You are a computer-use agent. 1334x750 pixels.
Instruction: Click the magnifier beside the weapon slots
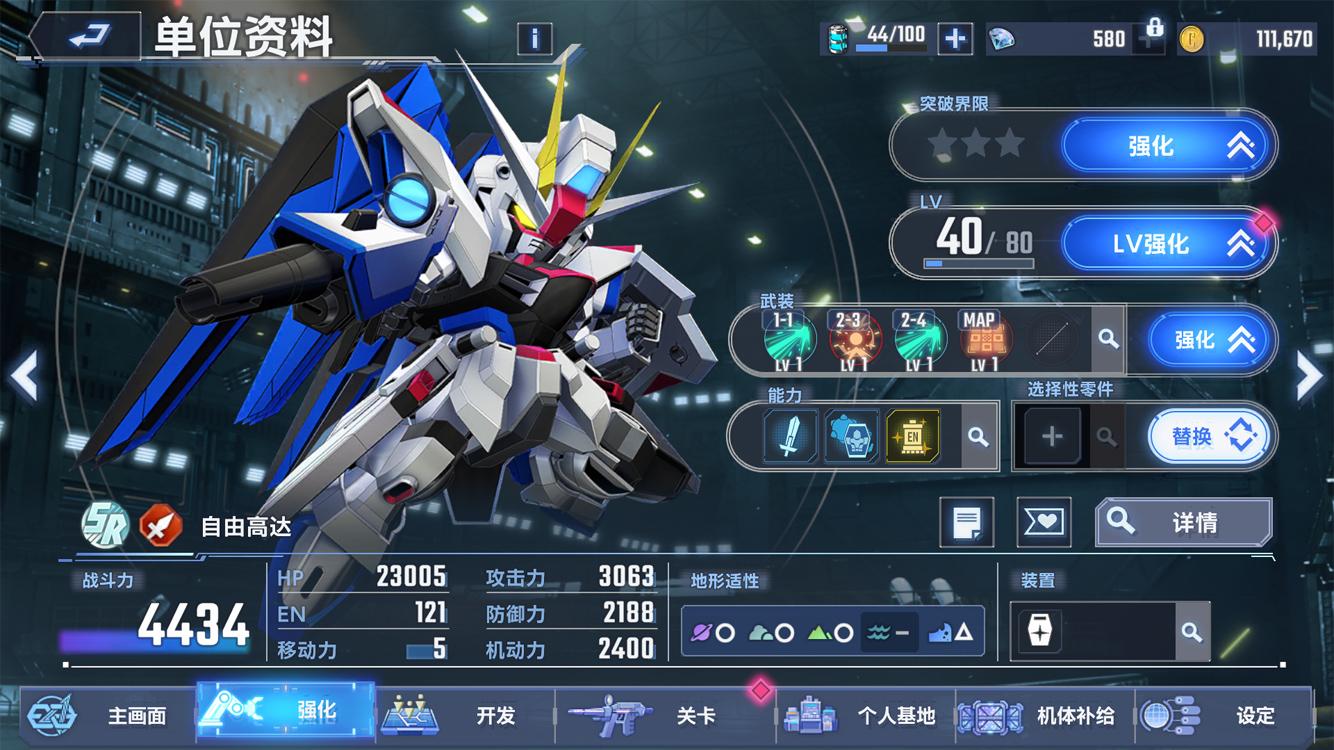(x=1108, y=340)
